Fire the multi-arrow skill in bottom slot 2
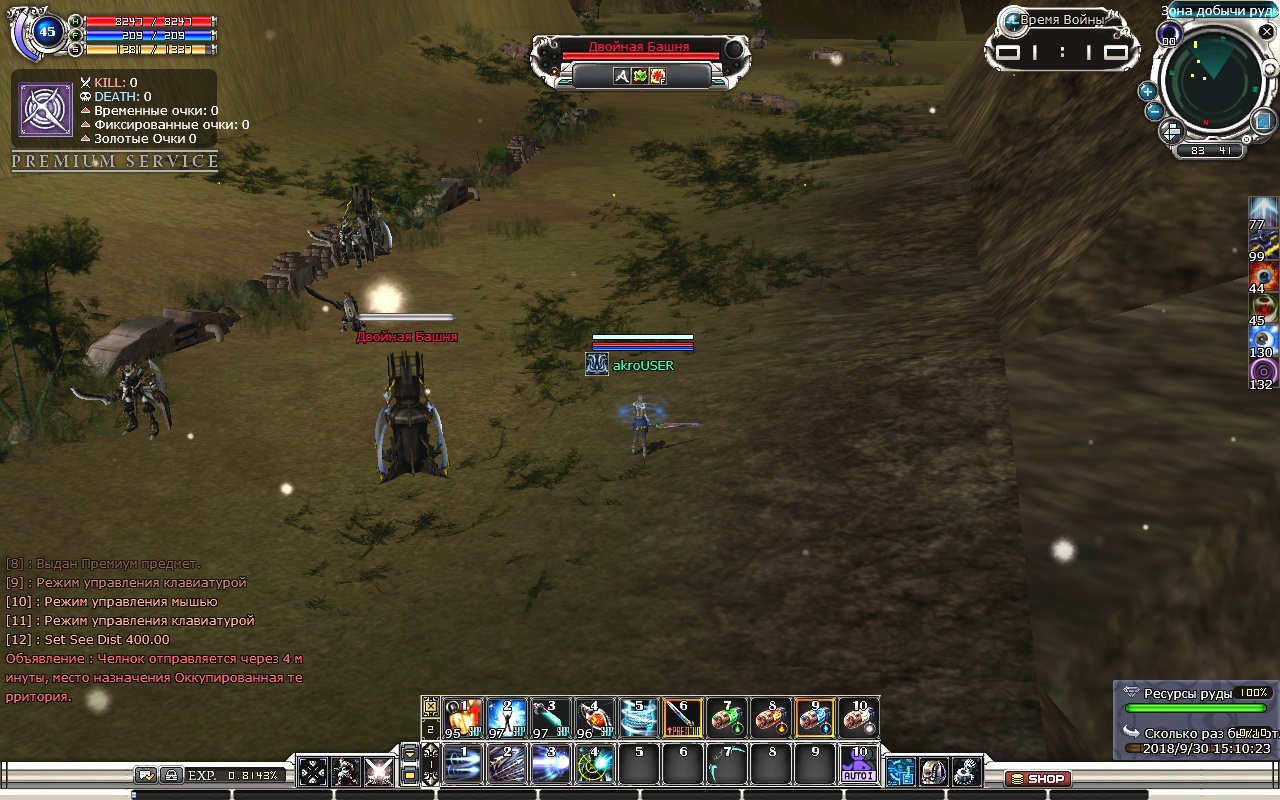Image resolution: width=1280 pixels, height=800 pixels. [x=507, y=765]
